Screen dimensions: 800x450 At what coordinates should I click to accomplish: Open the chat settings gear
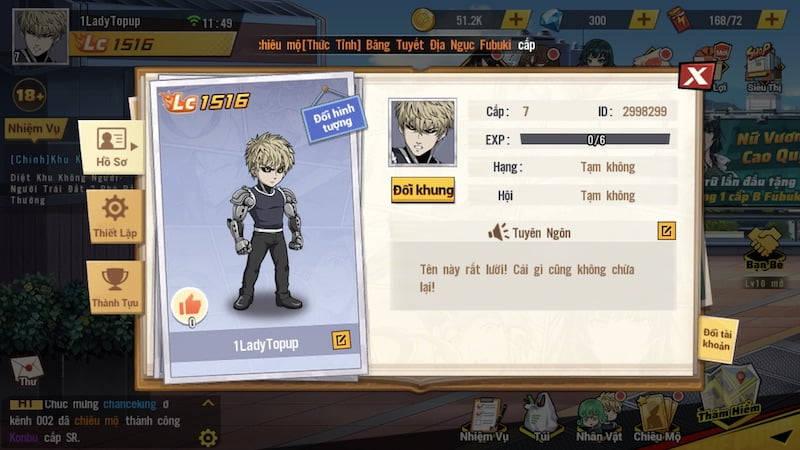pyautogui.click(x=208, y=438)
